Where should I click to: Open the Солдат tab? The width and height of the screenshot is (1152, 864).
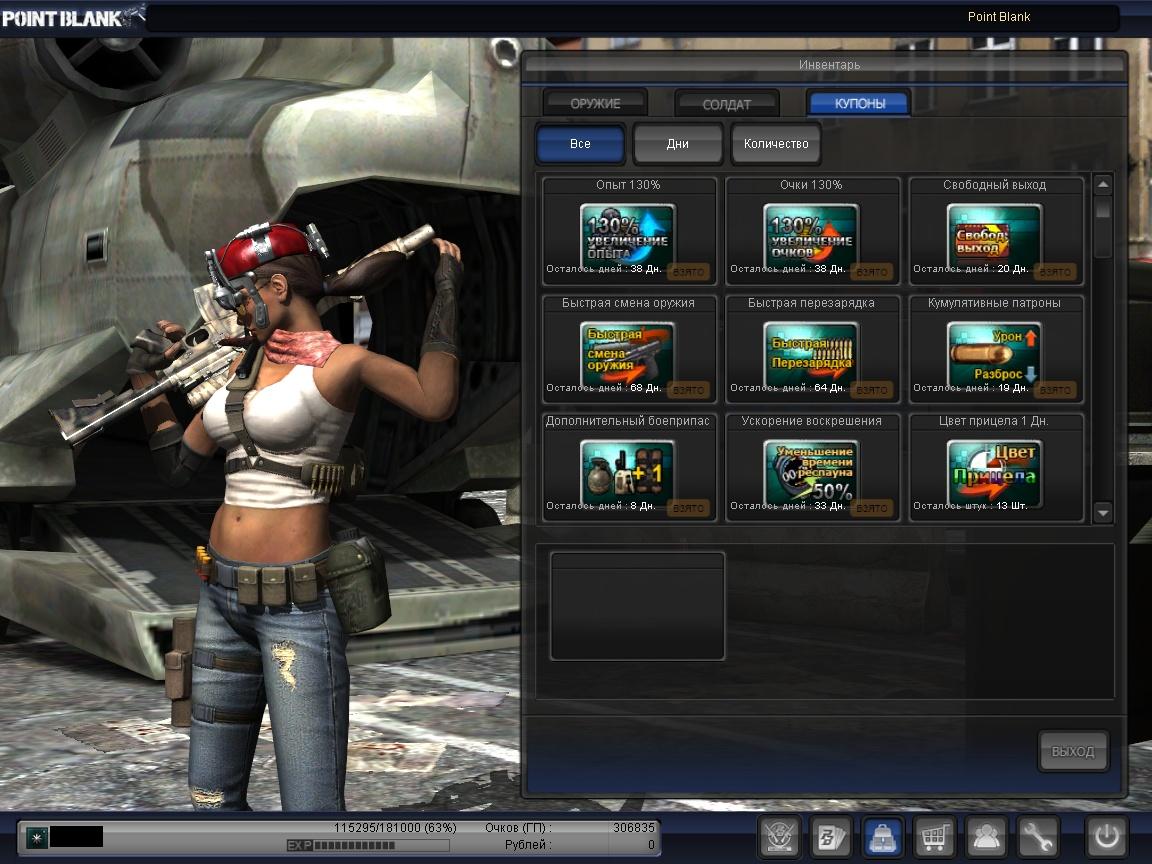[727, 103]
